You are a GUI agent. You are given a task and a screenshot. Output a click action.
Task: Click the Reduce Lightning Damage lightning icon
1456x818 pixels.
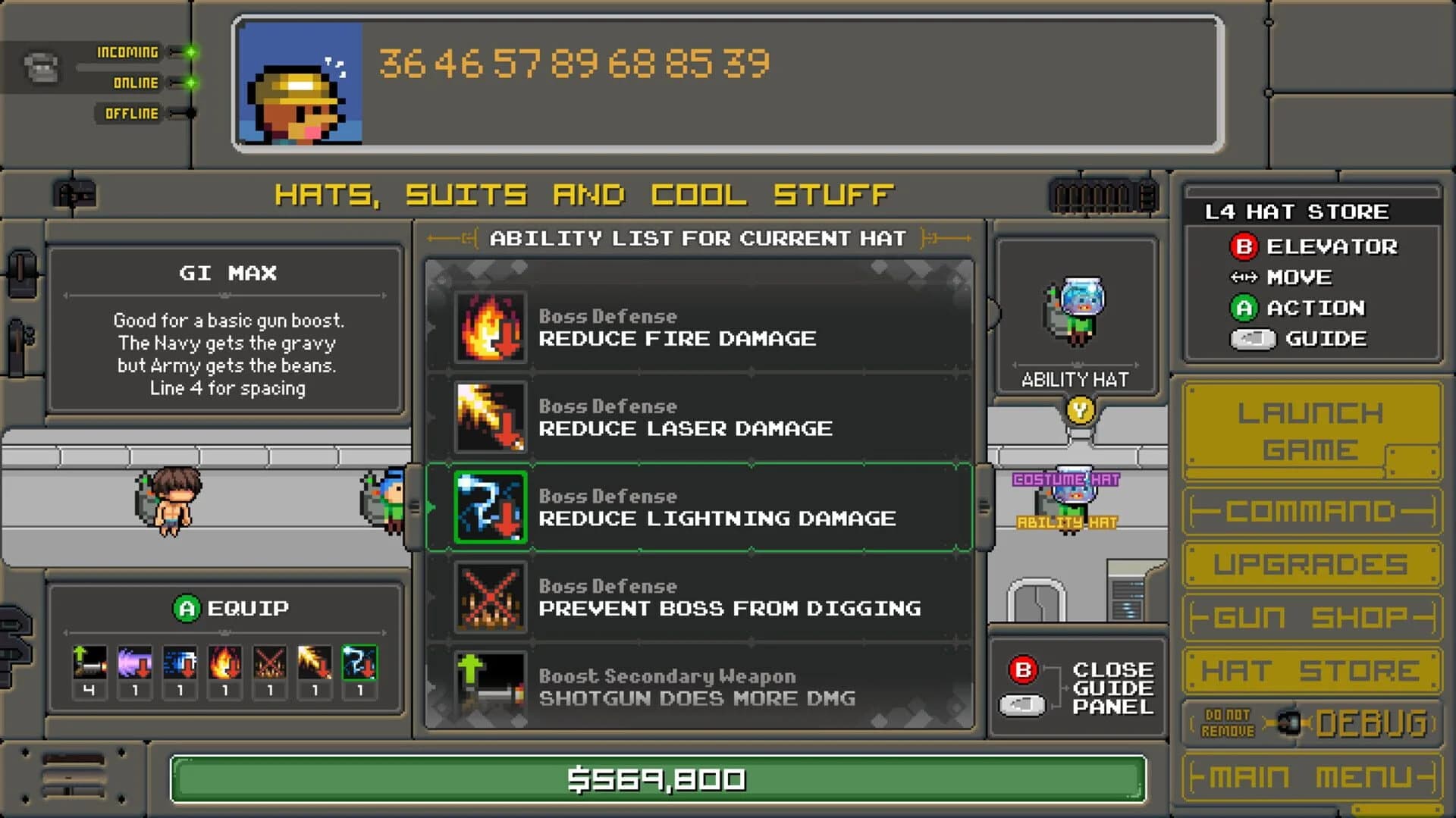(x=490, y=507)
